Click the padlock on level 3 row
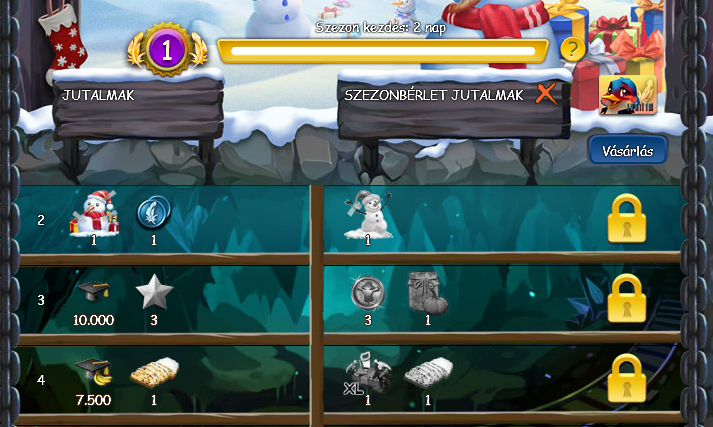The height and width of the screenshot is (427, 713). pos(627,299)
